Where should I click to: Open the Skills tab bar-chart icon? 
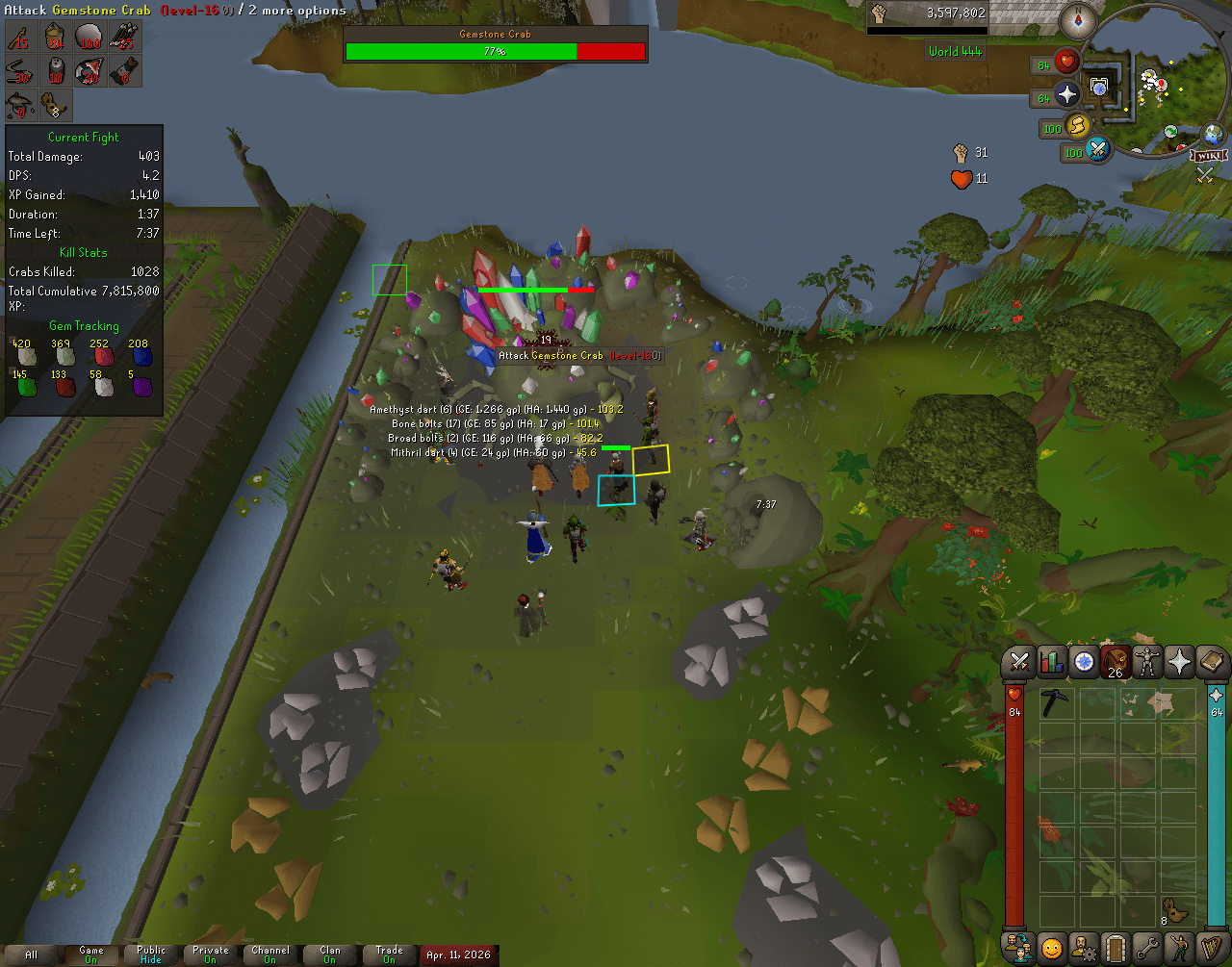pos(1051,662)
